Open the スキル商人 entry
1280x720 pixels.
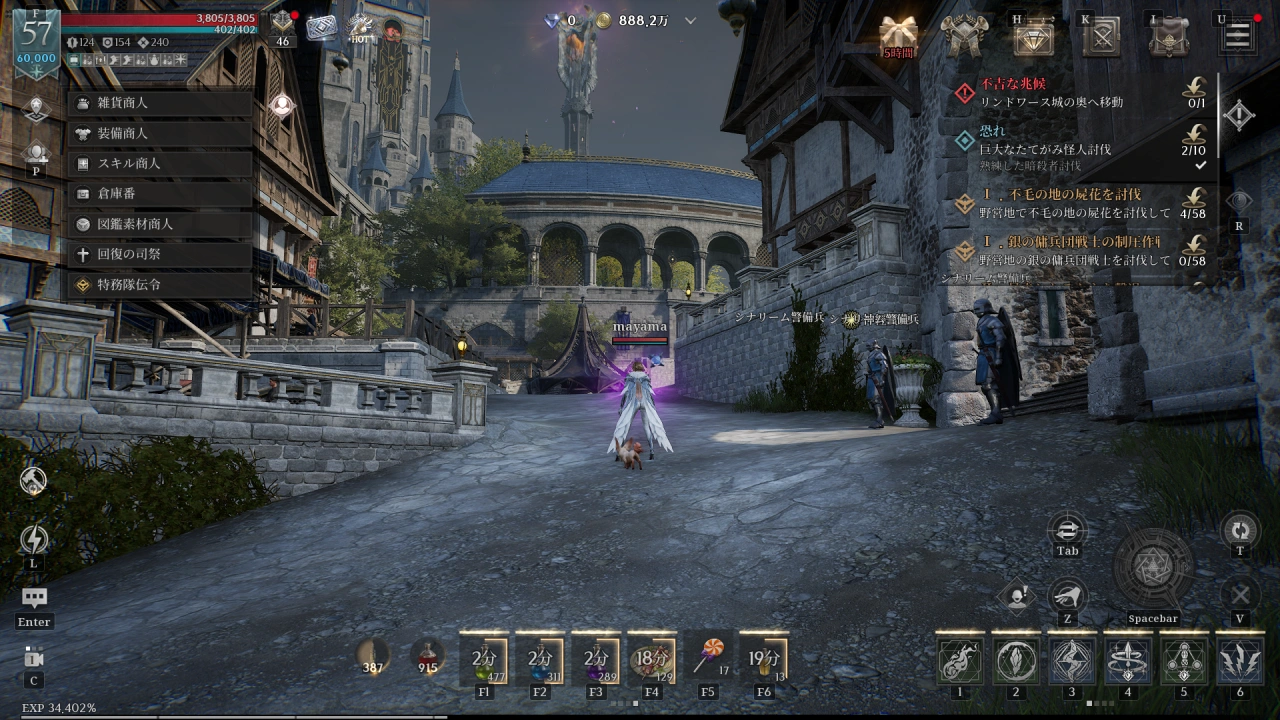(160, 163)
